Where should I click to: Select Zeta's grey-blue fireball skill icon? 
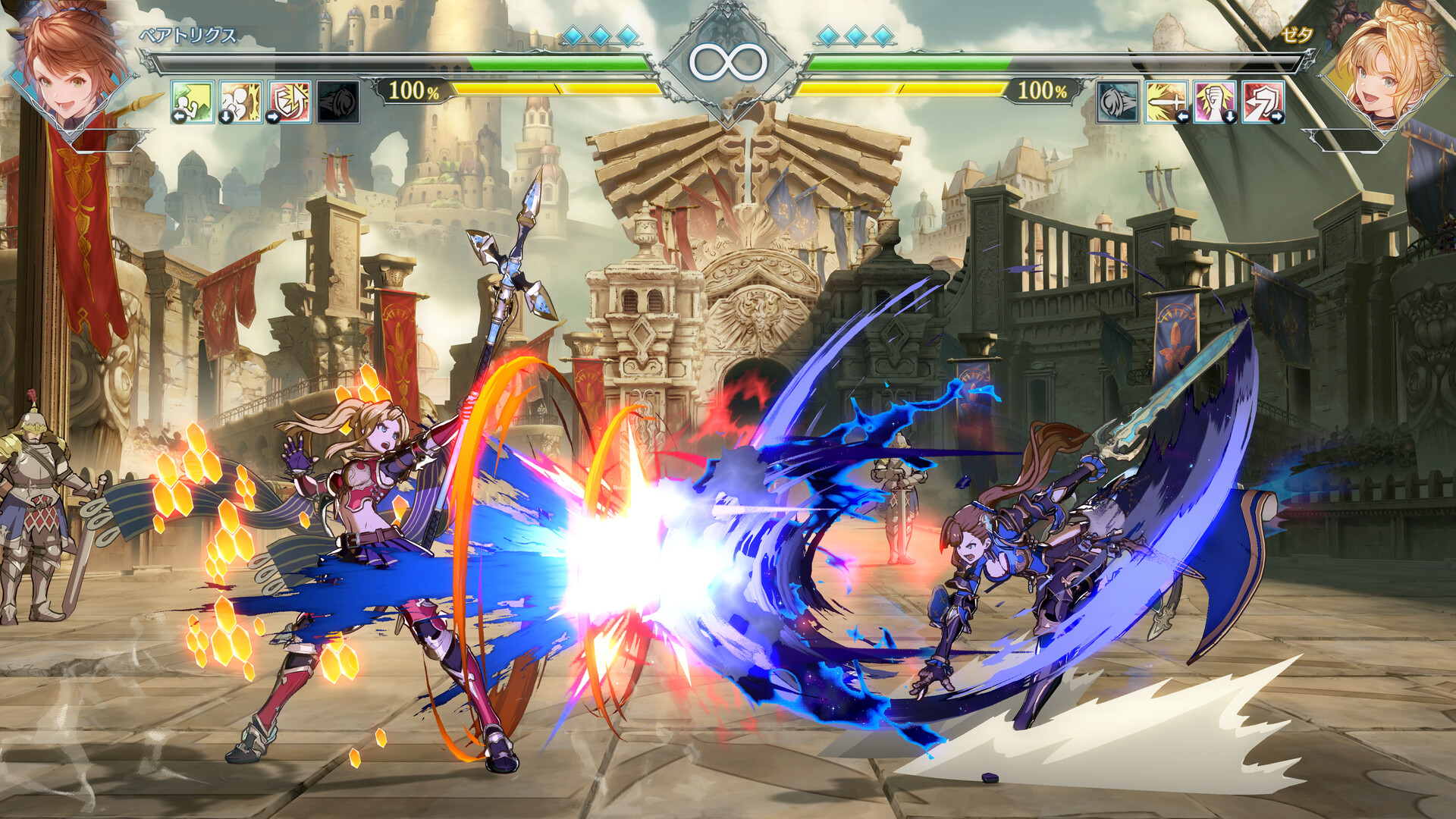(1118, 102)
